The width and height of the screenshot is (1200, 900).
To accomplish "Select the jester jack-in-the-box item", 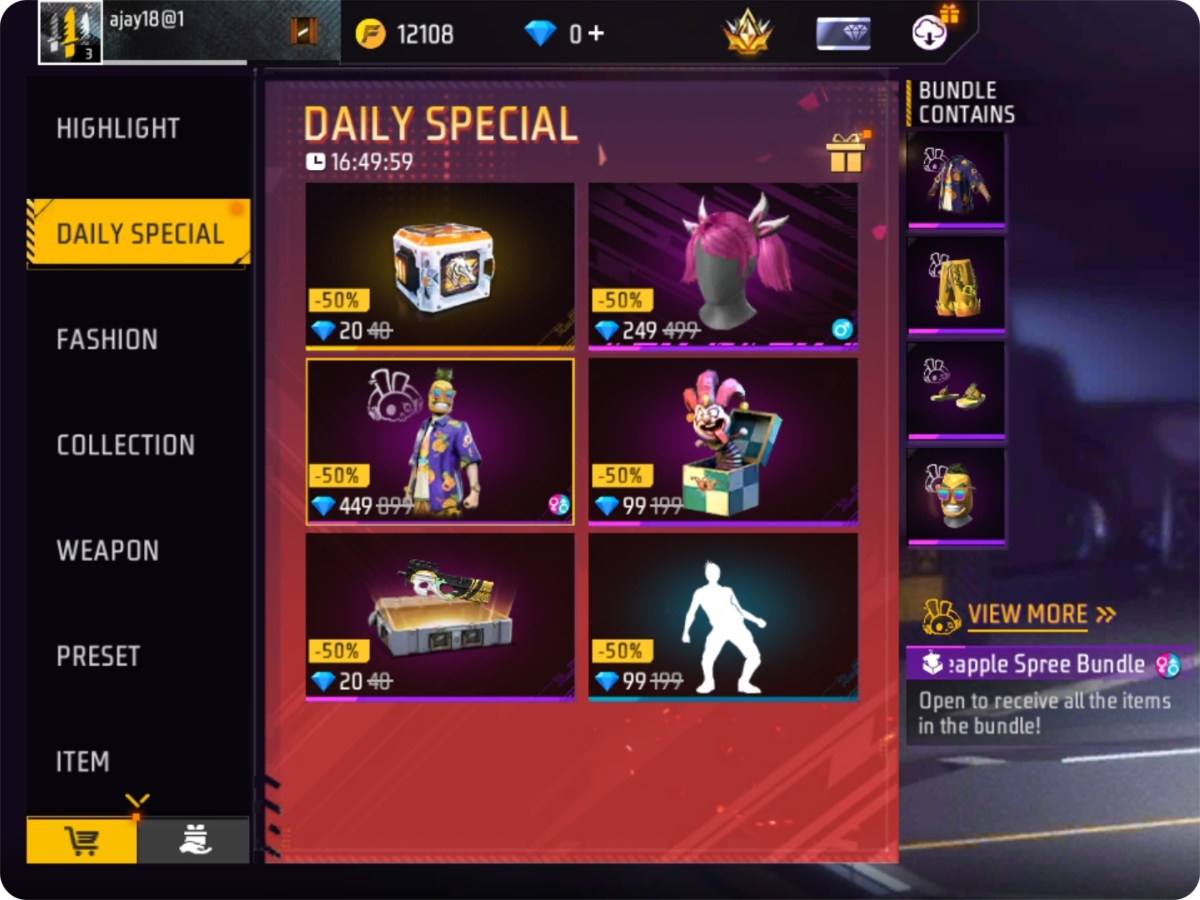I will tap(723, 440).
